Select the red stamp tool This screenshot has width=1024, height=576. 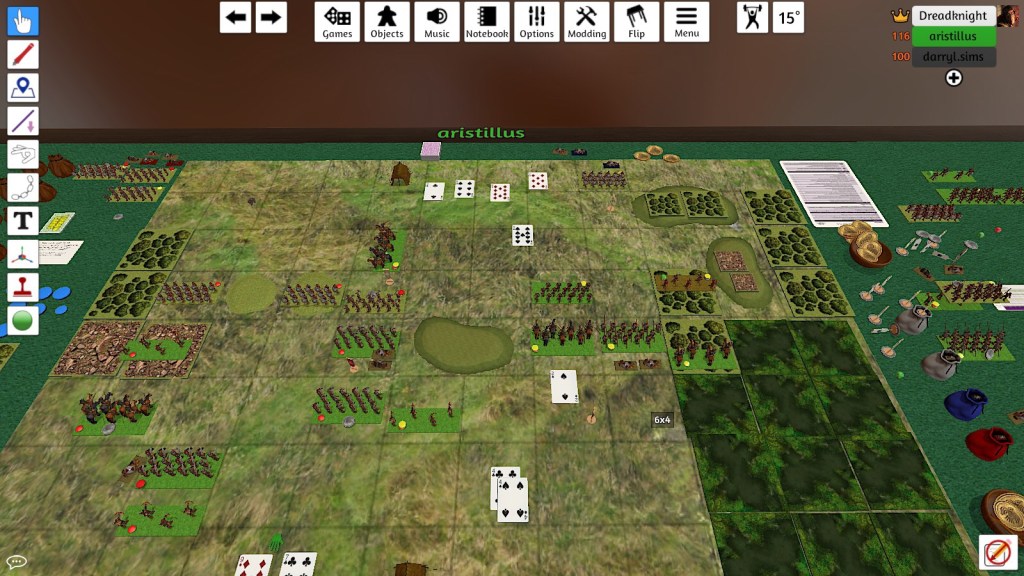pos(23,288)
